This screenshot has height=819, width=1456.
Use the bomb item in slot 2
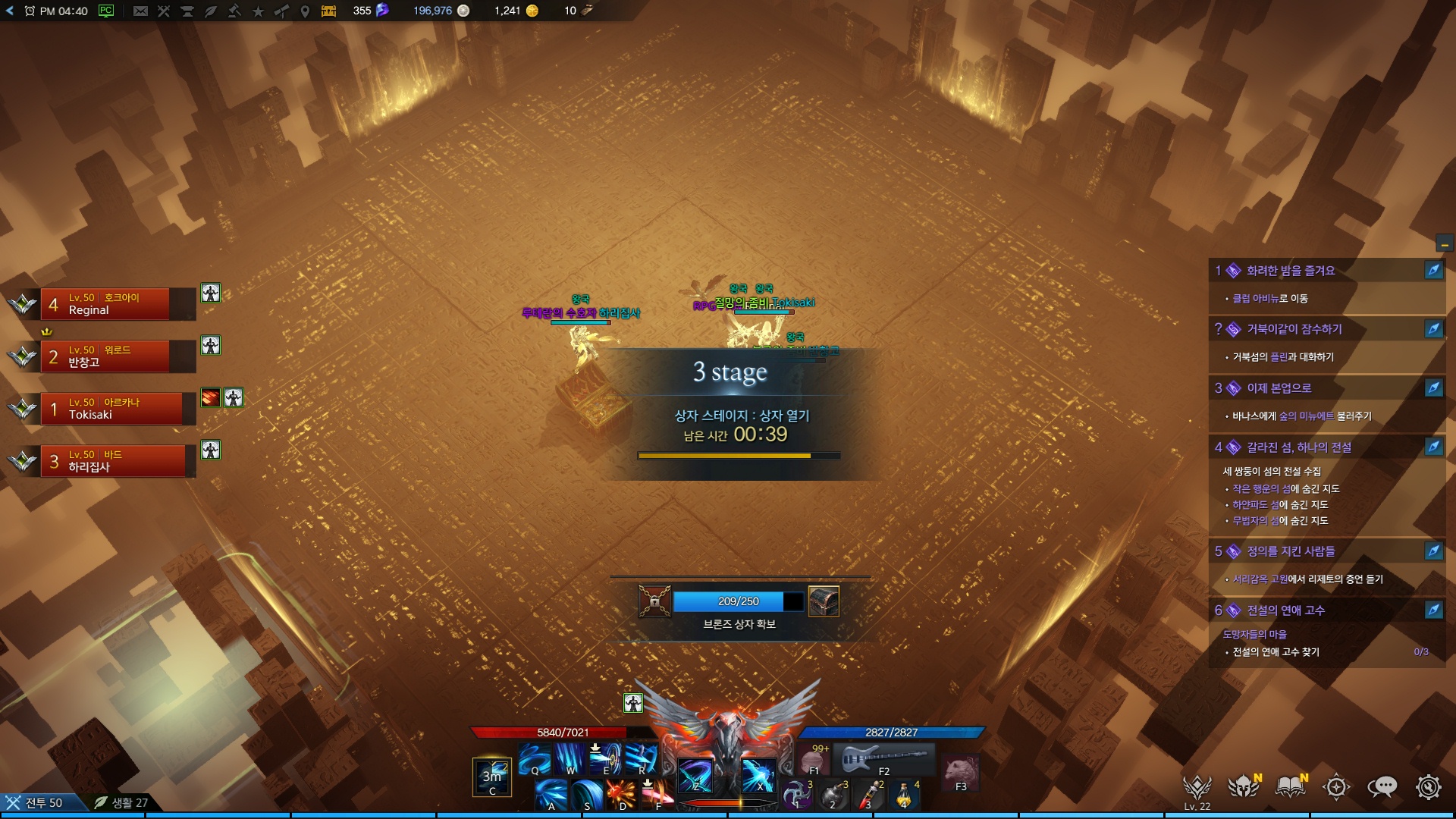(833, 795)
